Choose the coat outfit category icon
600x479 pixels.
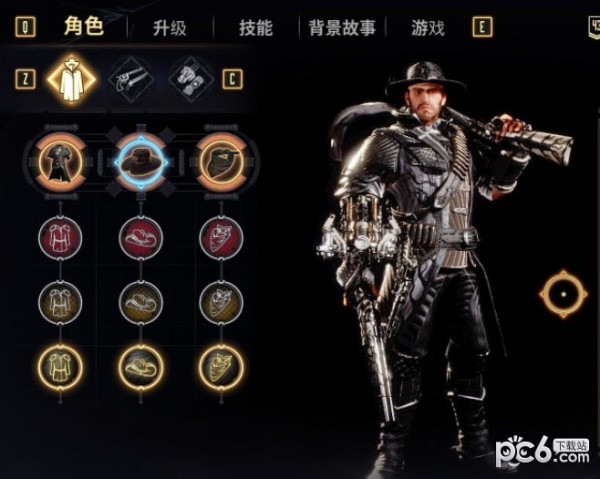(70, 78)
